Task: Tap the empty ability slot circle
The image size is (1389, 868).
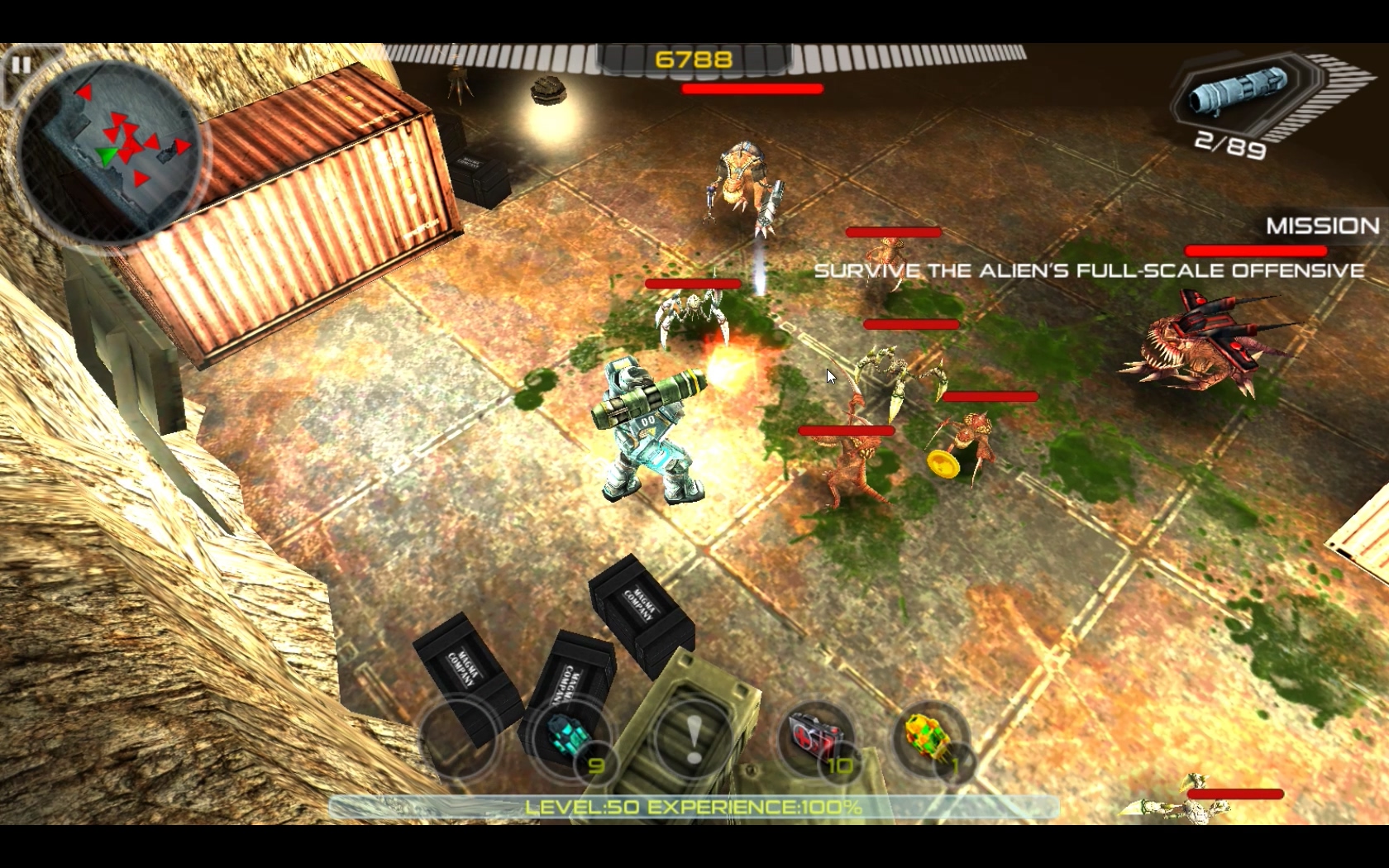Action: [x=456, y=738]
